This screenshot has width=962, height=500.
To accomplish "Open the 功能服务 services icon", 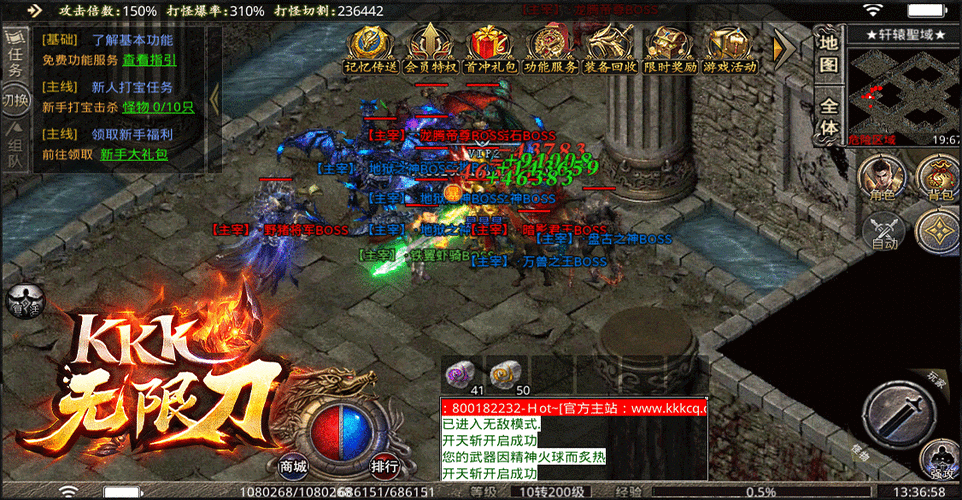I will 551,48.
